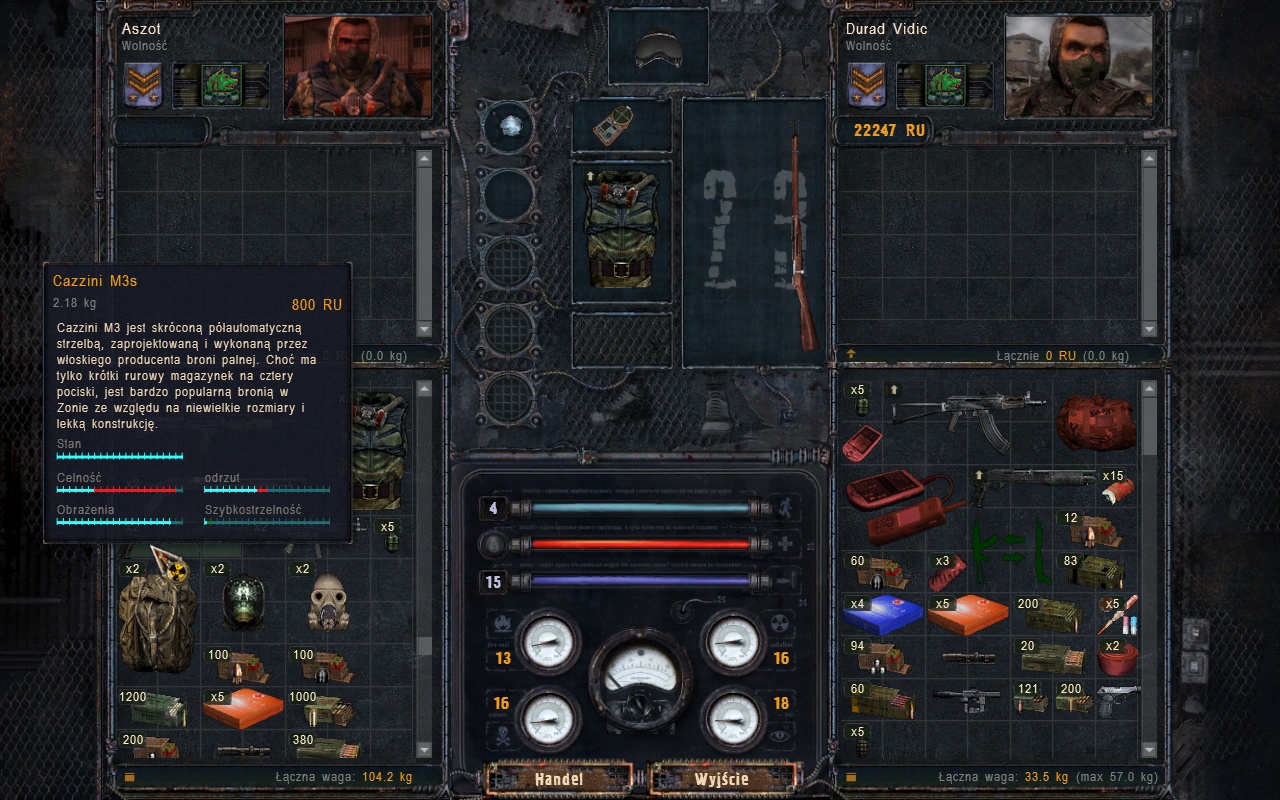Screen dimensions: 1280x800
Task: Select the 1200-round ammo crate
Action: [155, 709]
